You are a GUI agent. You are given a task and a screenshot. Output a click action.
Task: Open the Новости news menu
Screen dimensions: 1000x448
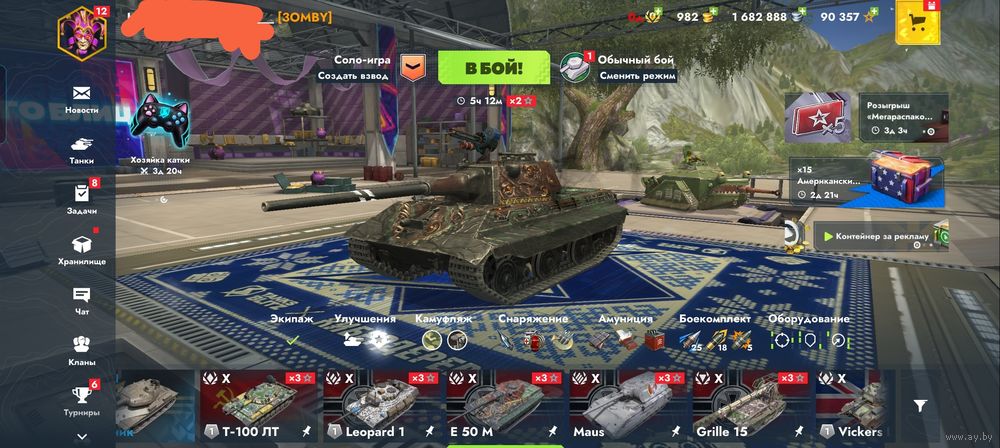coord(81,98)
